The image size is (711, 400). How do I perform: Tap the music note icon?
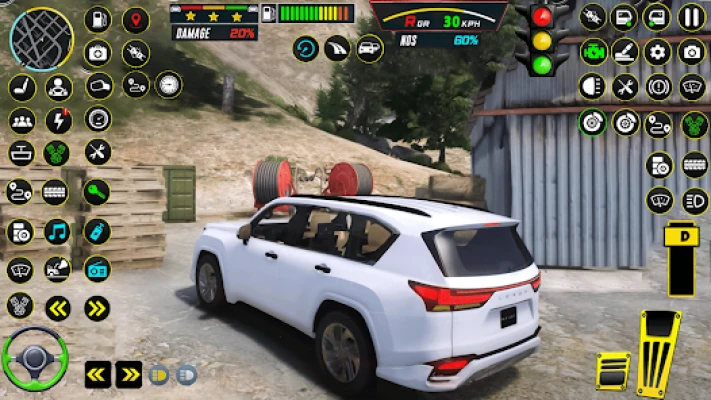57,231
